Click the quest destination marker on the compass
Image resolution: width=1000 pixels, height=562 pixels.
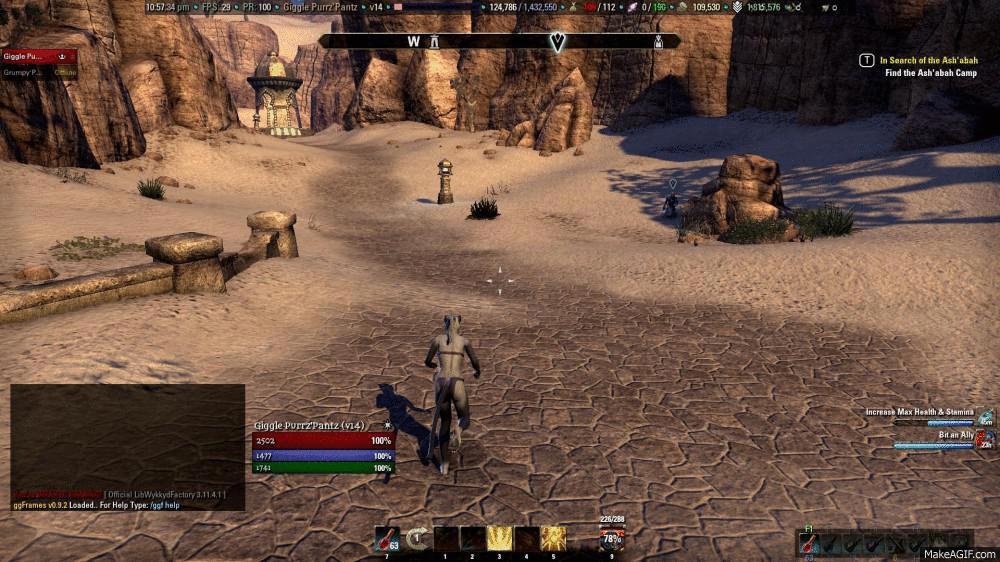pyautogui.click(x=558, y=42)
